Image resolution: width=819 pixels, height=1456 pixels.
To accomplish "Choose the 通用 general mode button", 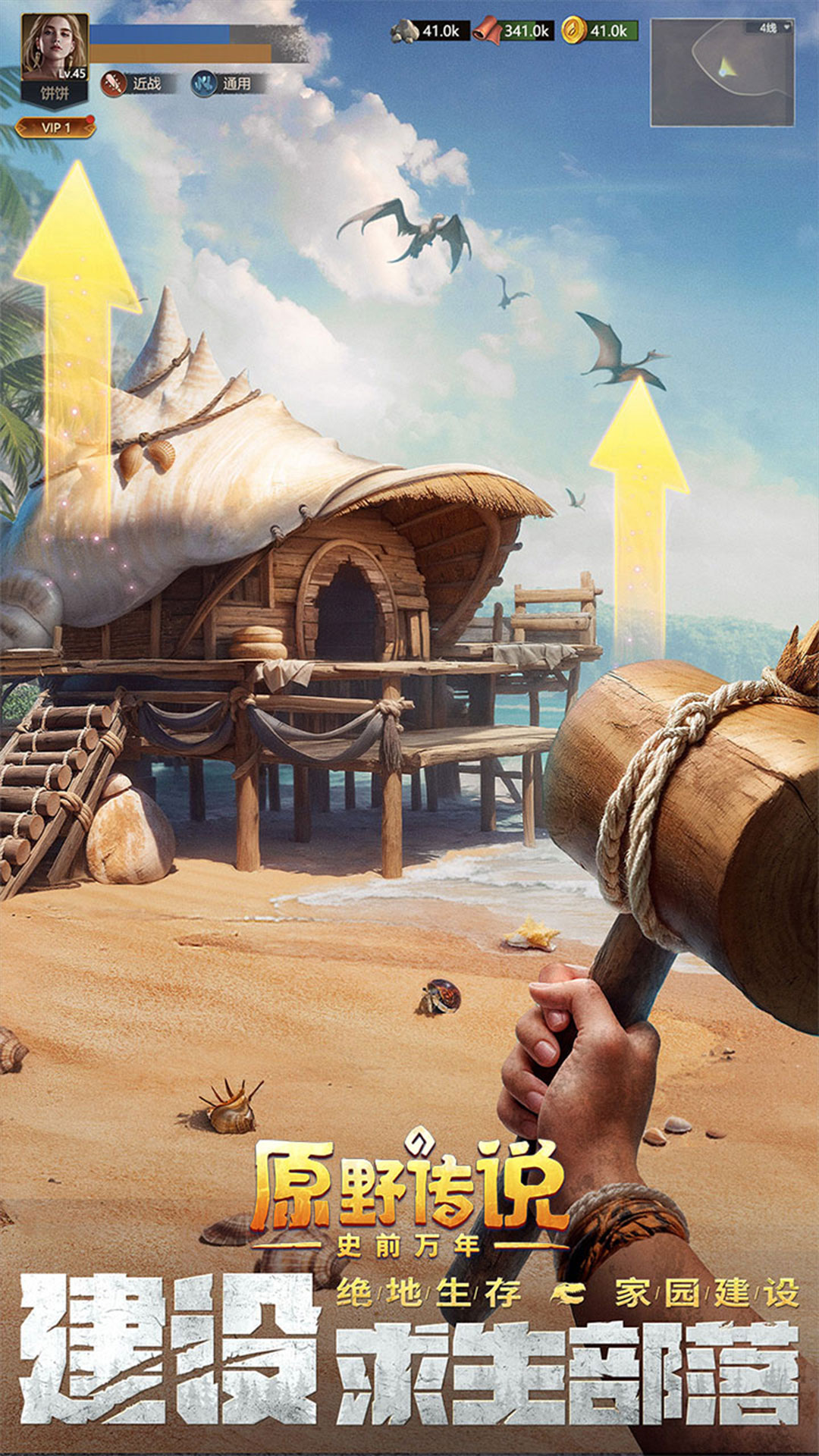I will pos(224,83).
